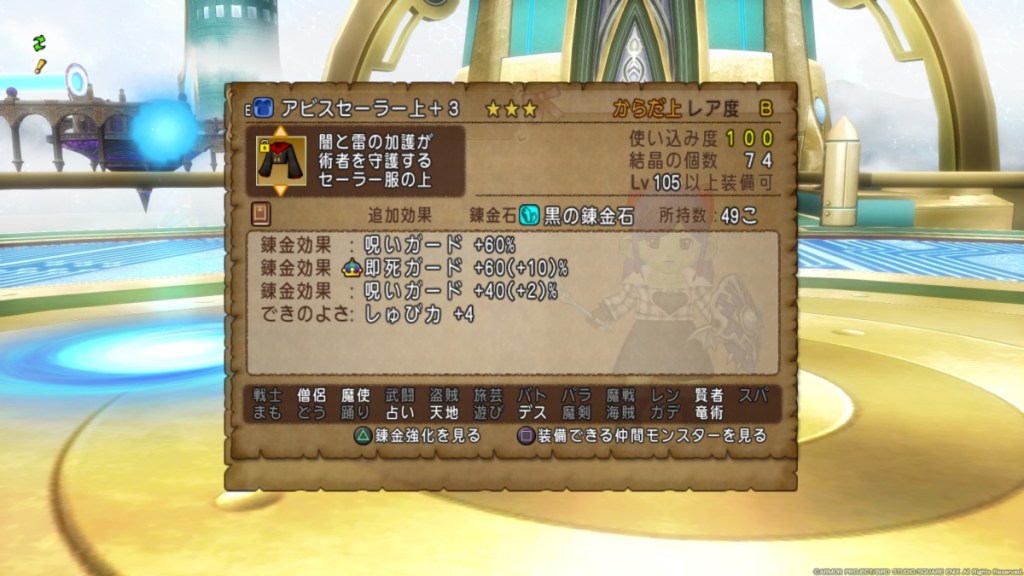The height and width of the screenshot is (576, 1024).
Task: View 装備できる仲間モンスターを見る monster list
Action: point(642,436)
